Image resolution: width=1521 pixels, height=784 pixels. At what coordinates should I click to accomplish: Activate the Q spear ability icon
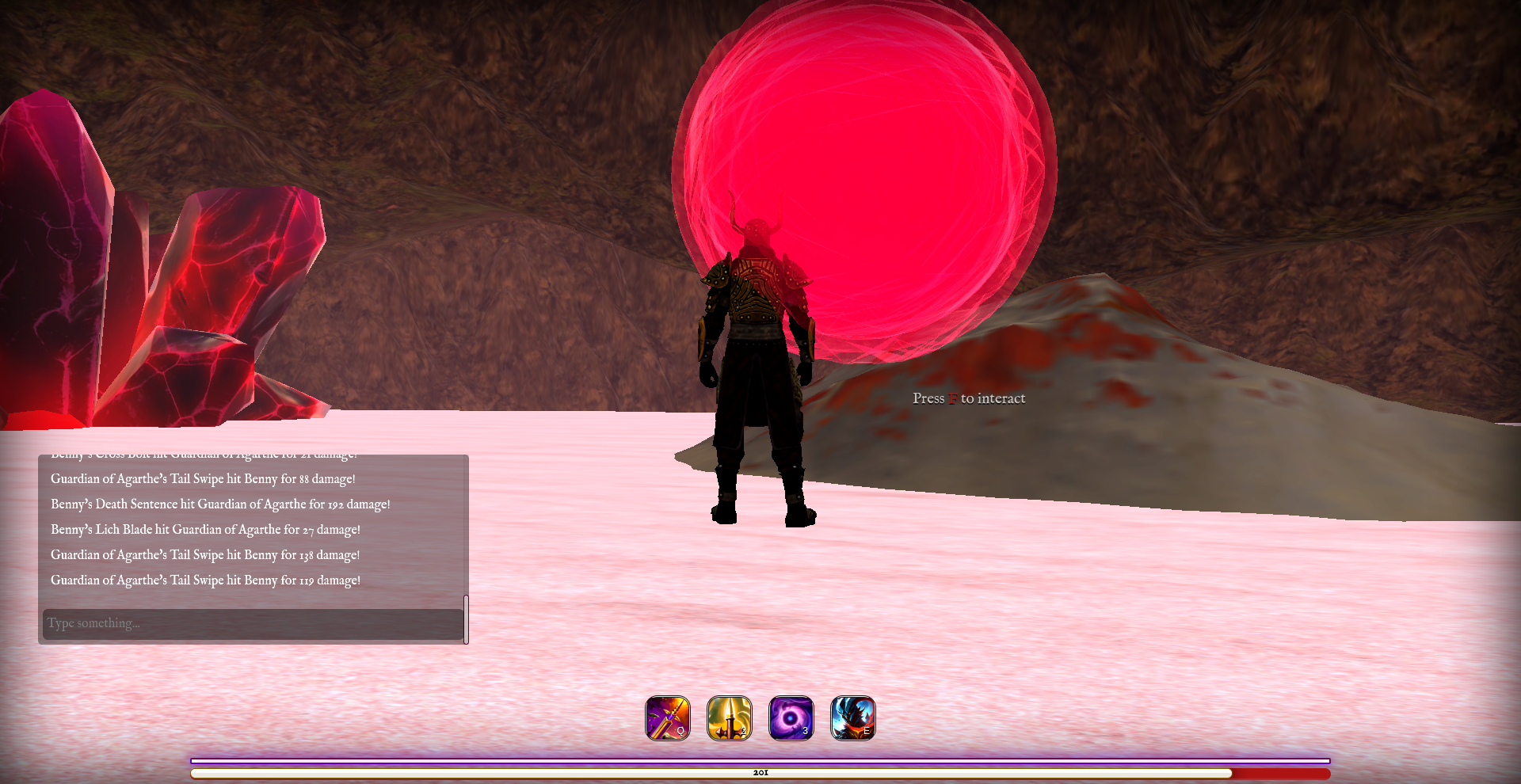coord(666,718)
